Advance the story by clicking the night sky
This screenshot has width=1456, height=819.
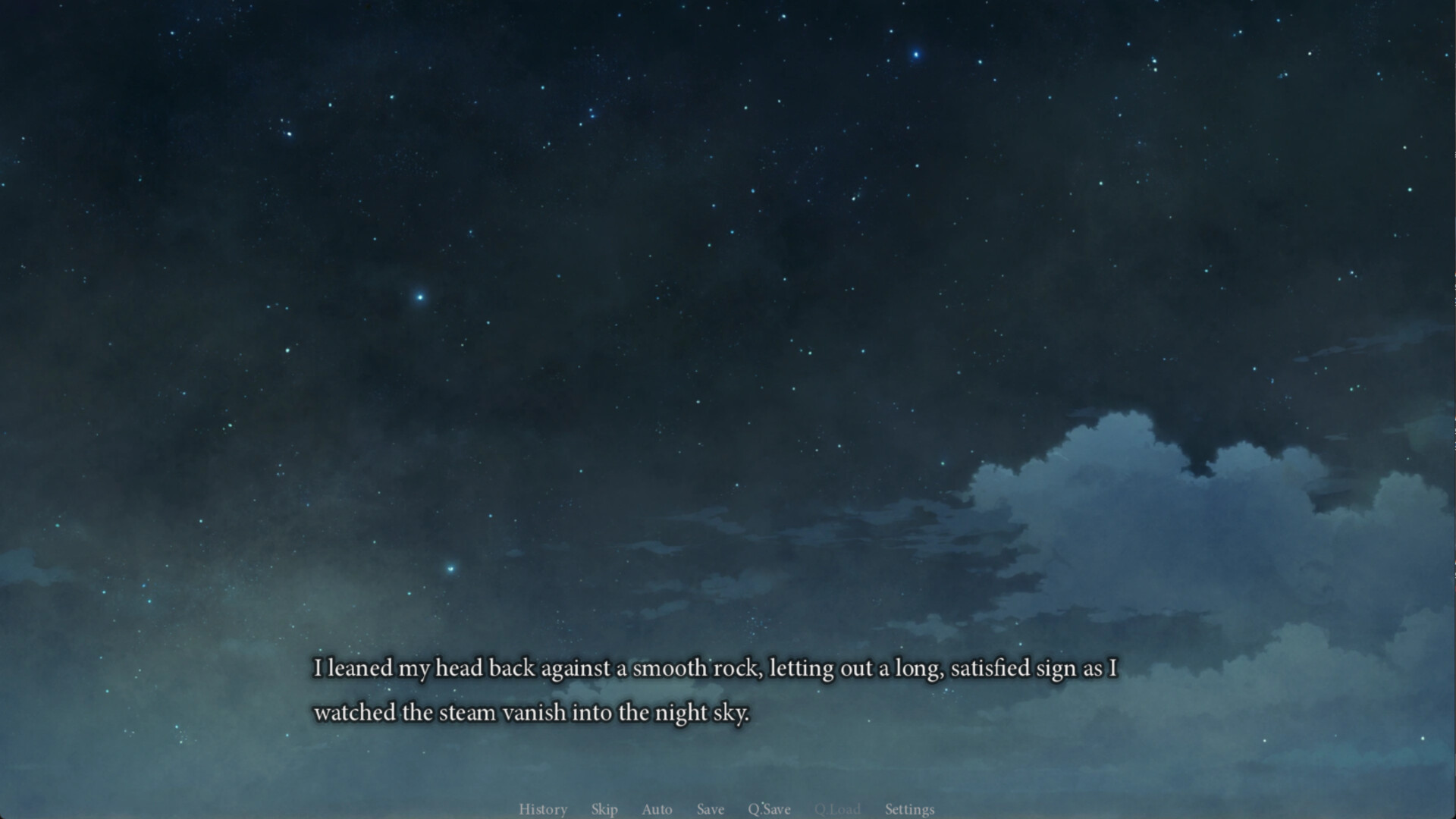pyautogui.click(x=728, y=303)
